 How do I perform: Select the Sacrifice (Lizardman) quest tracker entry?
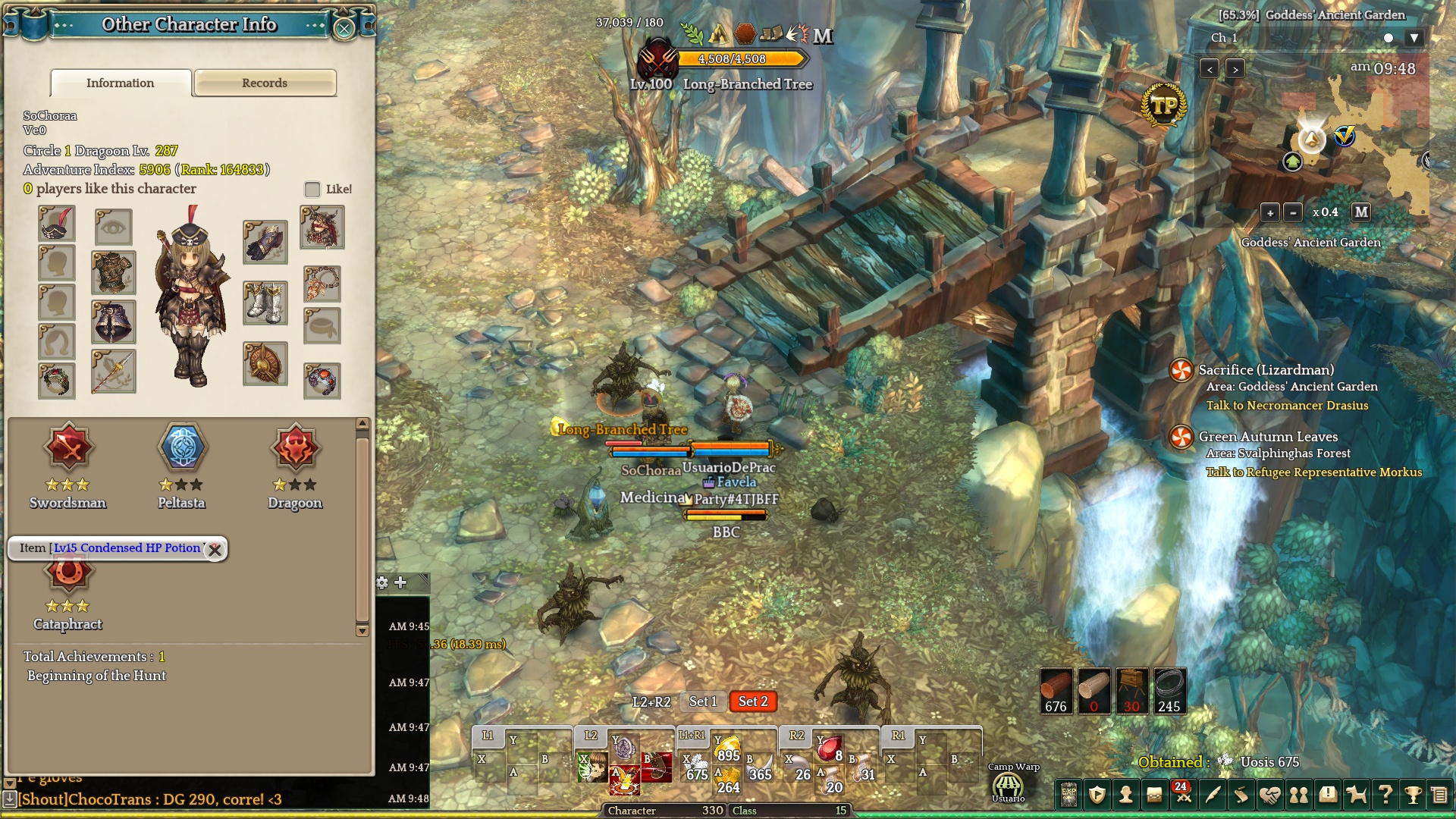tap(1266, 370)
